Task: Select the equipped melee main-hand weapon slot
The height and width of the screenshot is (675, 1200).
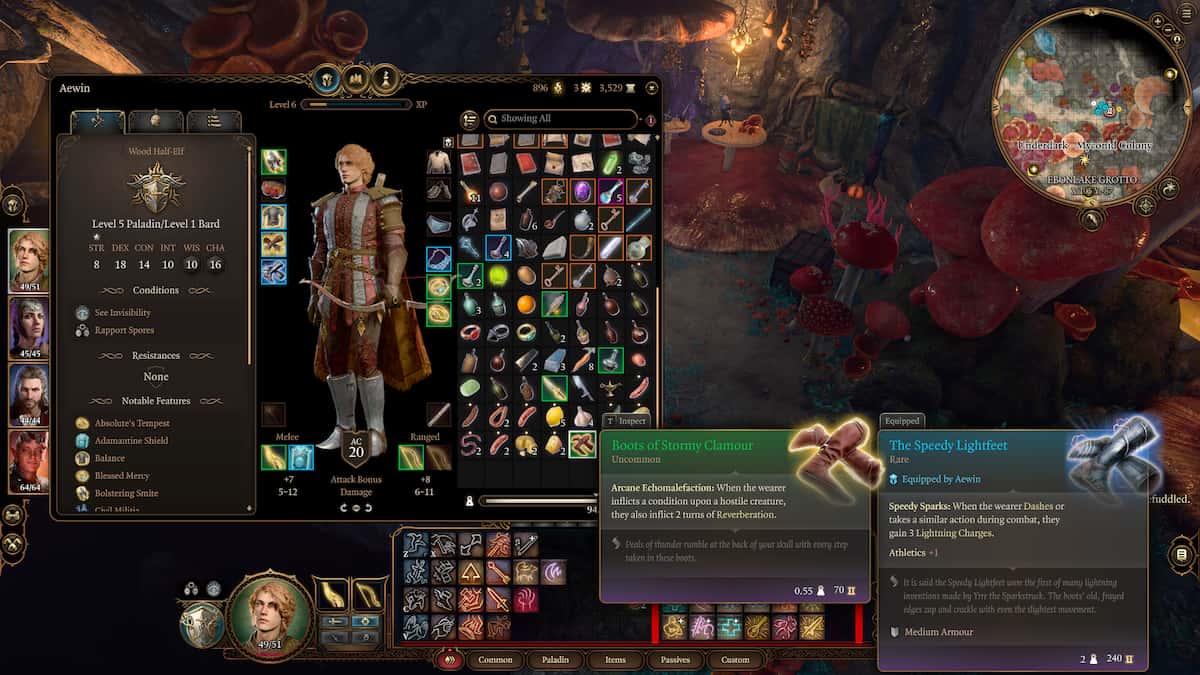Action: pyautogui.click(x=274, y=457)
